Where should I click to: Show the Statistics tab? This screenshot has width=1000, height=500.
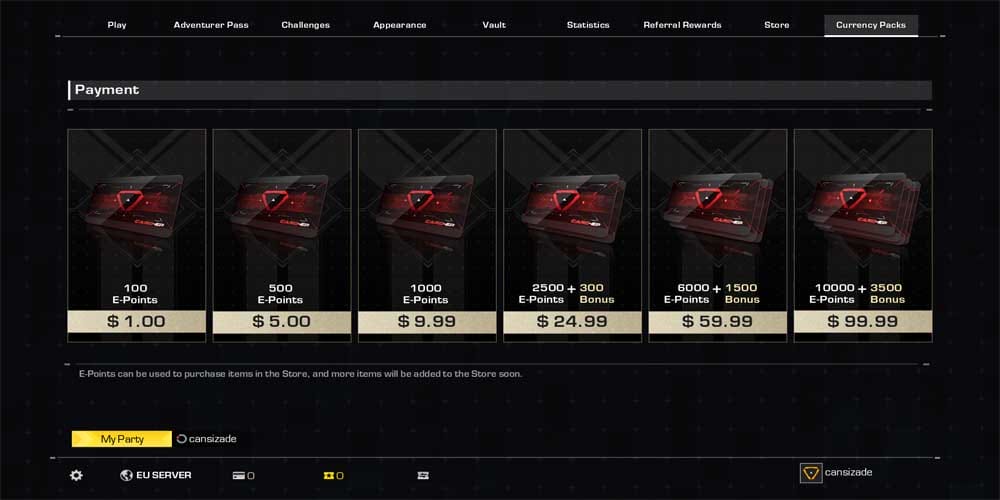coord(588,25)
